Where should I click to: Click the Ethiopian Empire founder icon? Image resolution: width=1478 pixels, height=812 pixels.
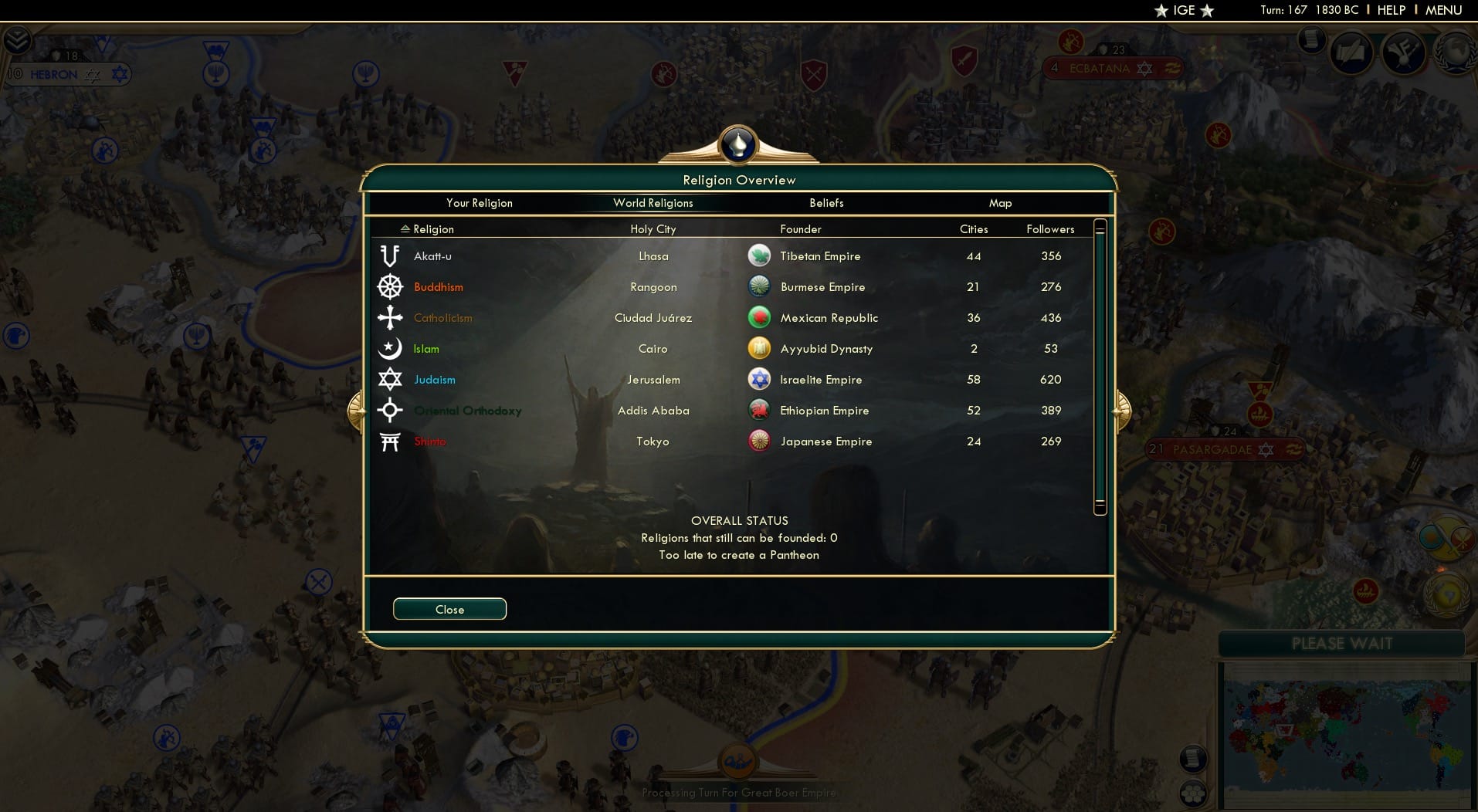pyautogui.click(x=760, y=410)
